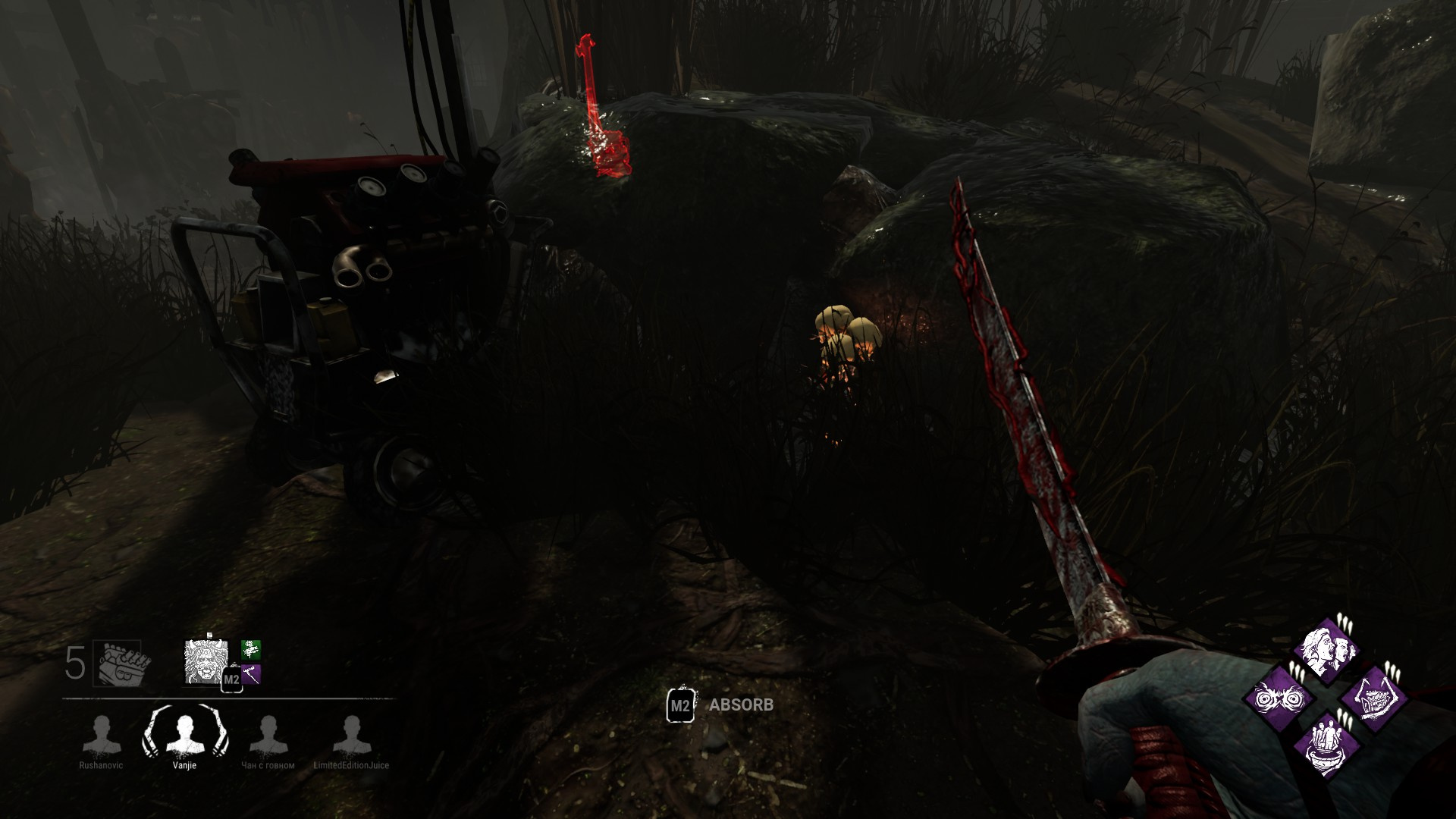
Task: Select the green add-on icon above the perks
Action: tap(249, 651)
